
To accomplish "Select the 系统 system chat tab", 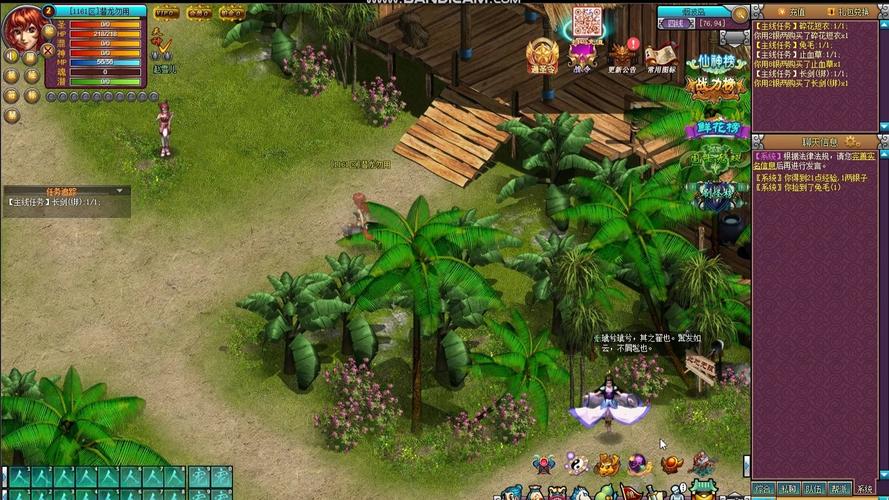I will pos(865,489).
